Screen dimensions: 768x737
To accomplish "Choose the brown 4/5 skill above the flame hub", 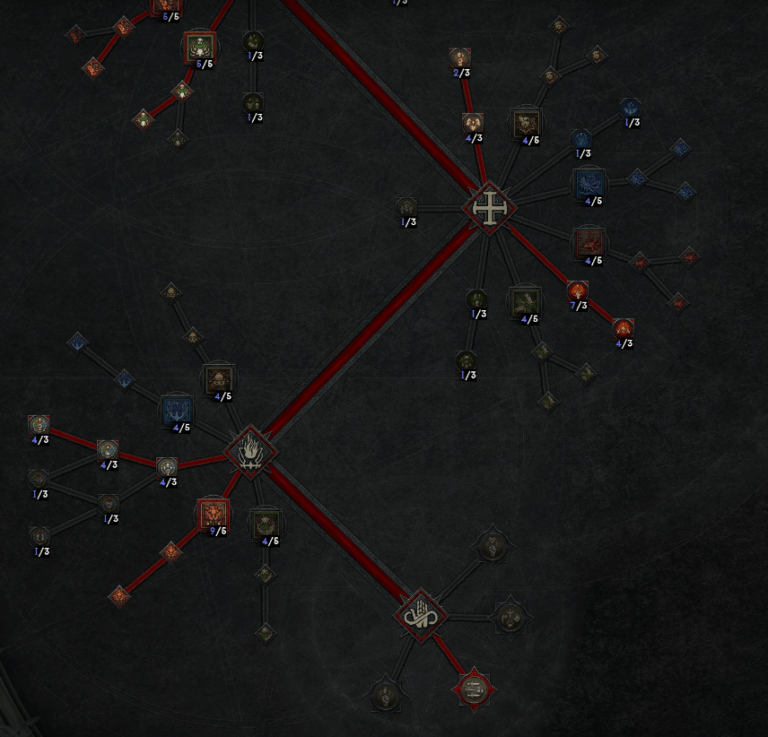I will [219, 379].
